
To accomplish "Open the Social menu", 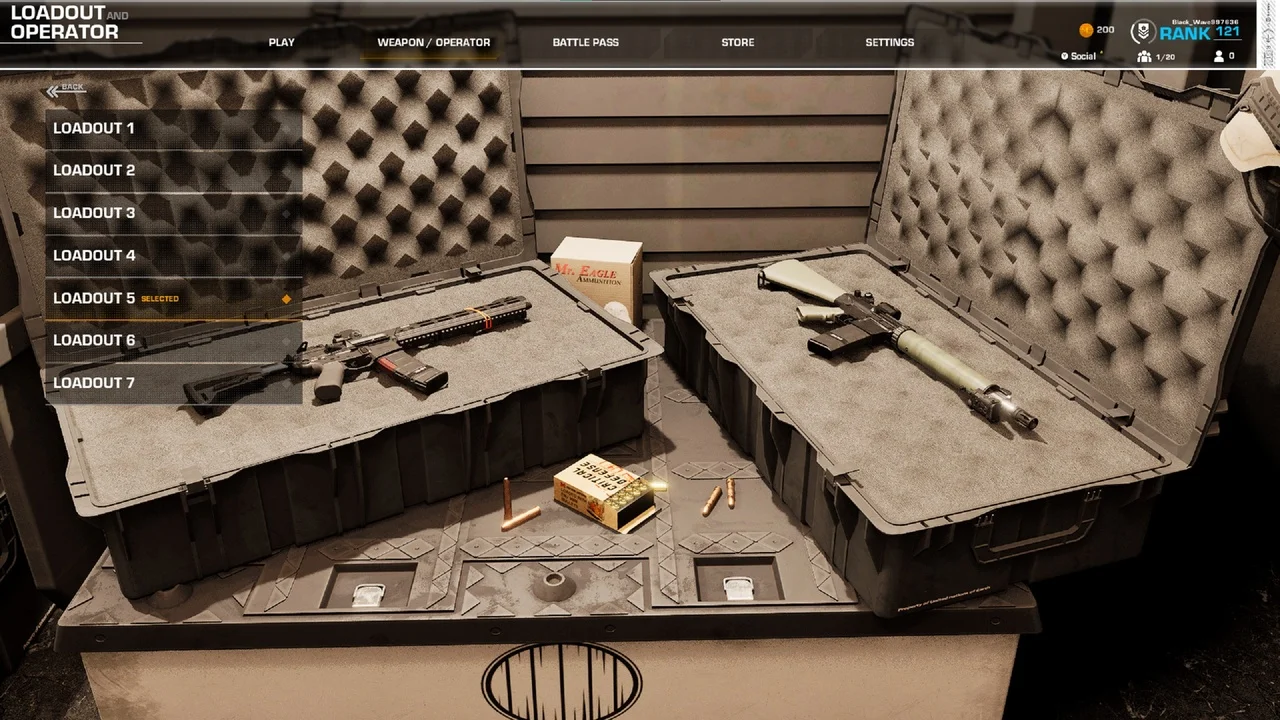I will click(1079, 57).
